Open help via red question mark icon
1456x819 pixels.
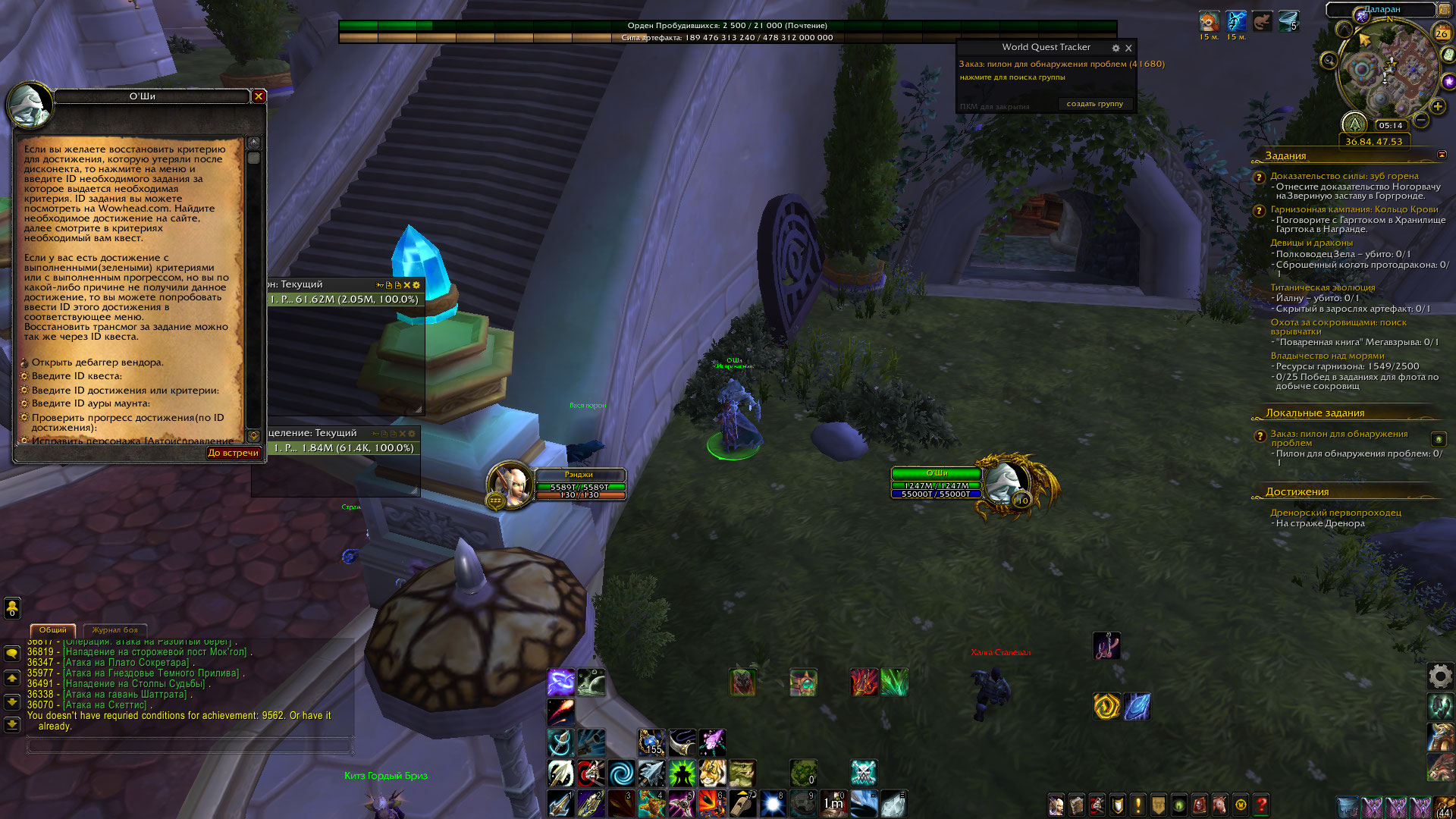(x=1262, y=805)
